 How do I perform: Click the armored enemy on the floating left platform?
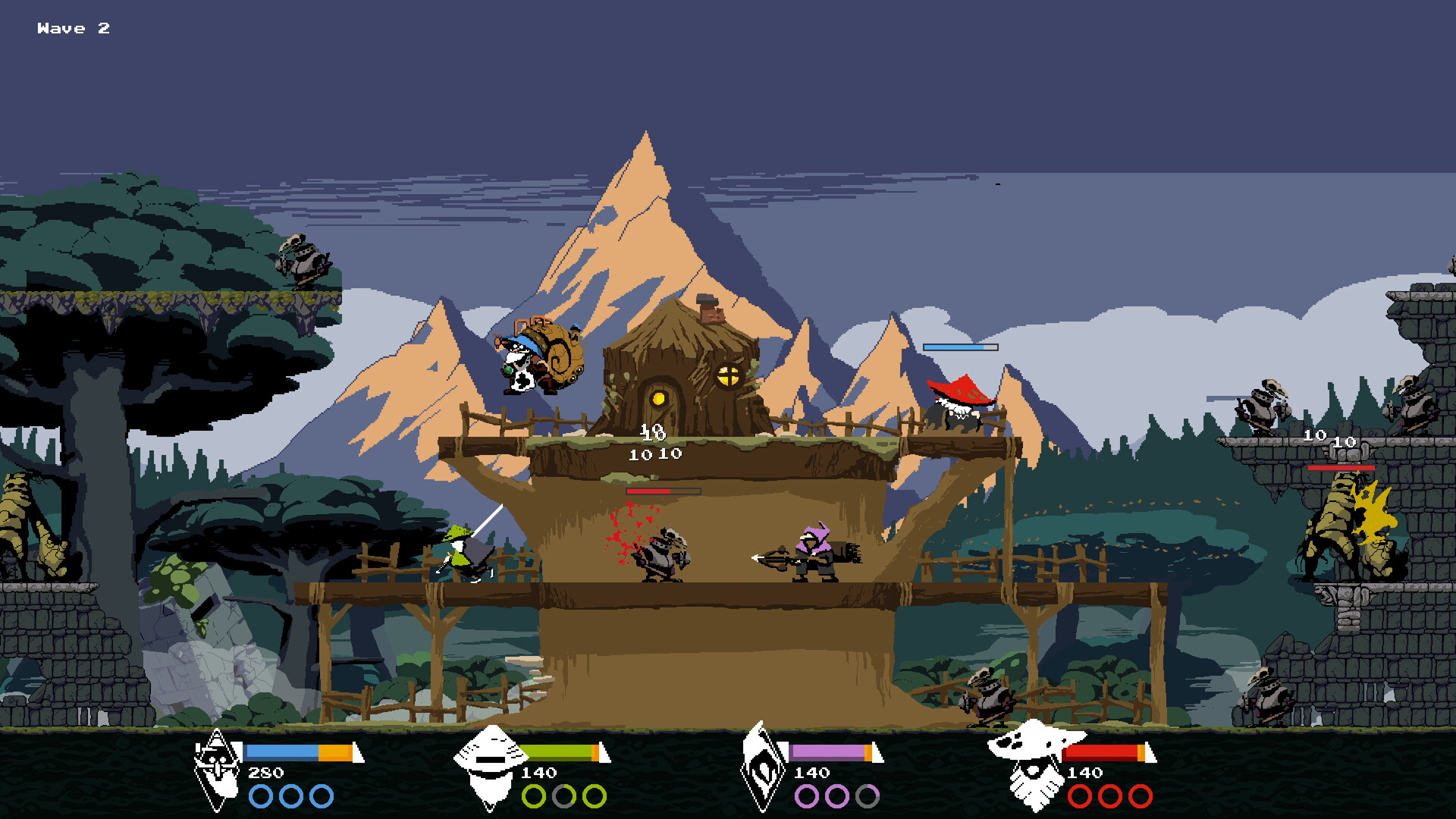(x=303, y=262)
